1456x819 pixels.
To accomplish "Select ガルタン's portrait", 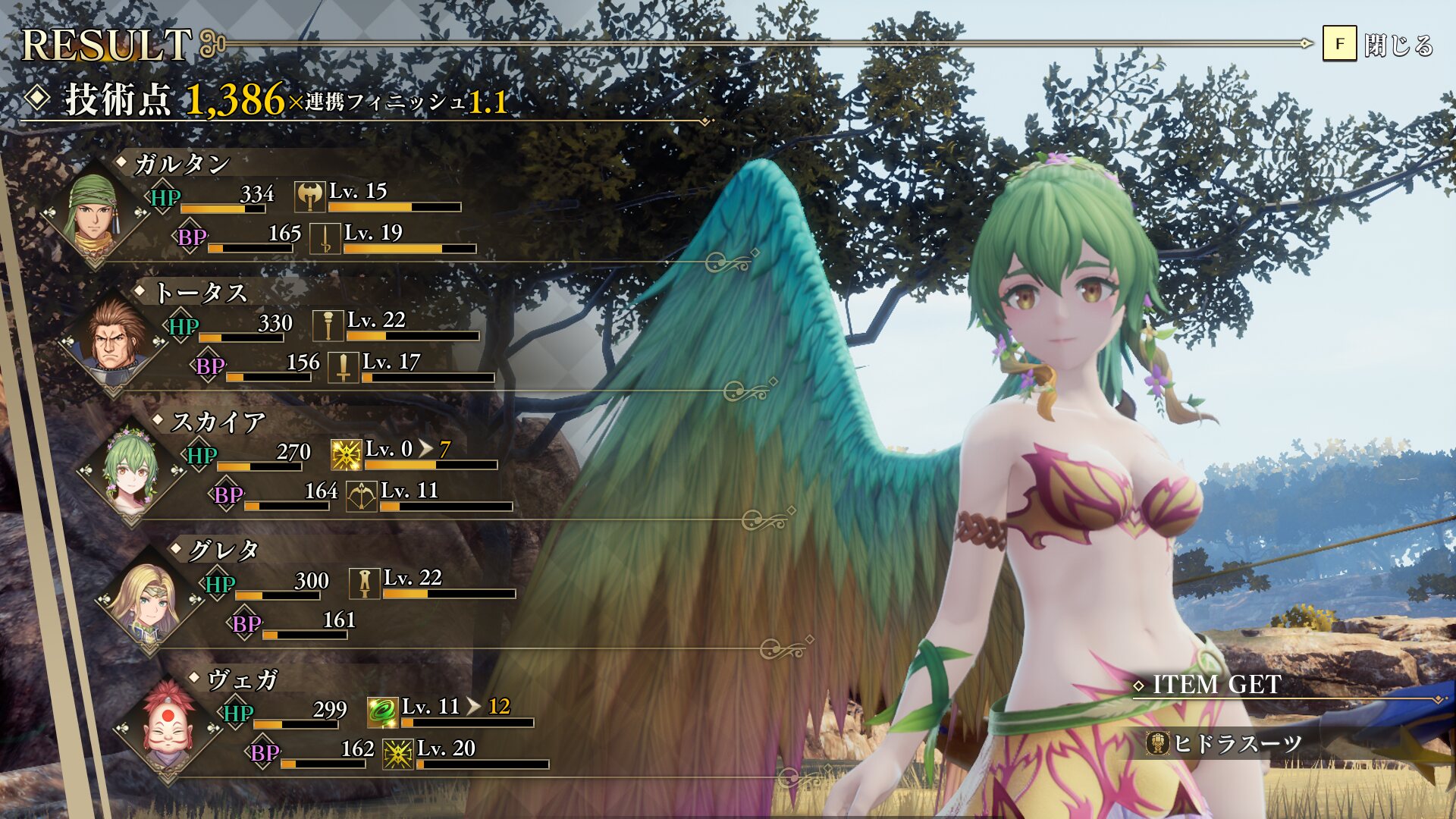I will point(94,213).
